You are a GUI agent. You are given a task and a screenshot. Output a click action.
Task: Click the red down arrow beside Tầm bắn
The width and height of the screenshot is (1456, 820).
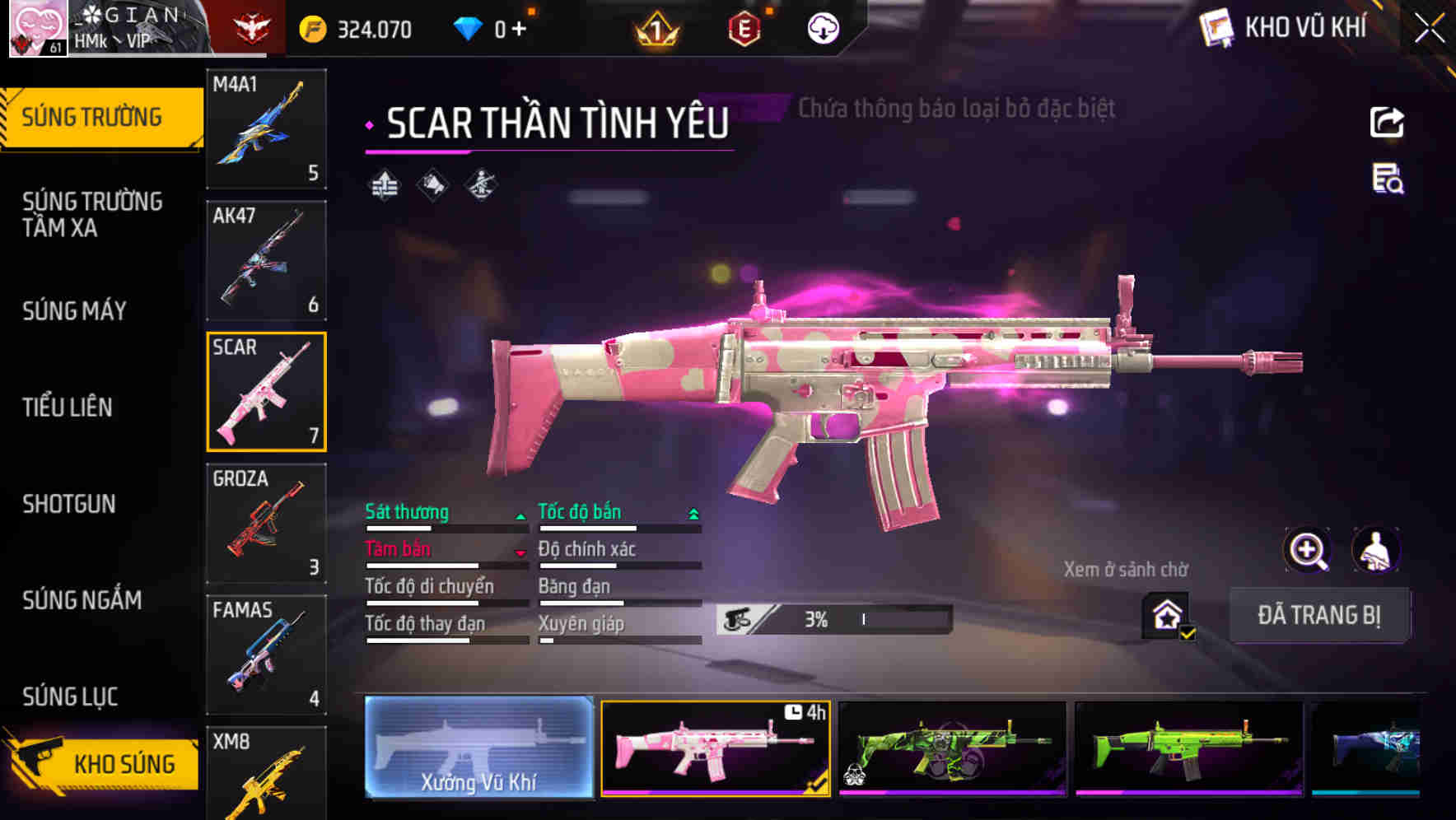(522, 552)
